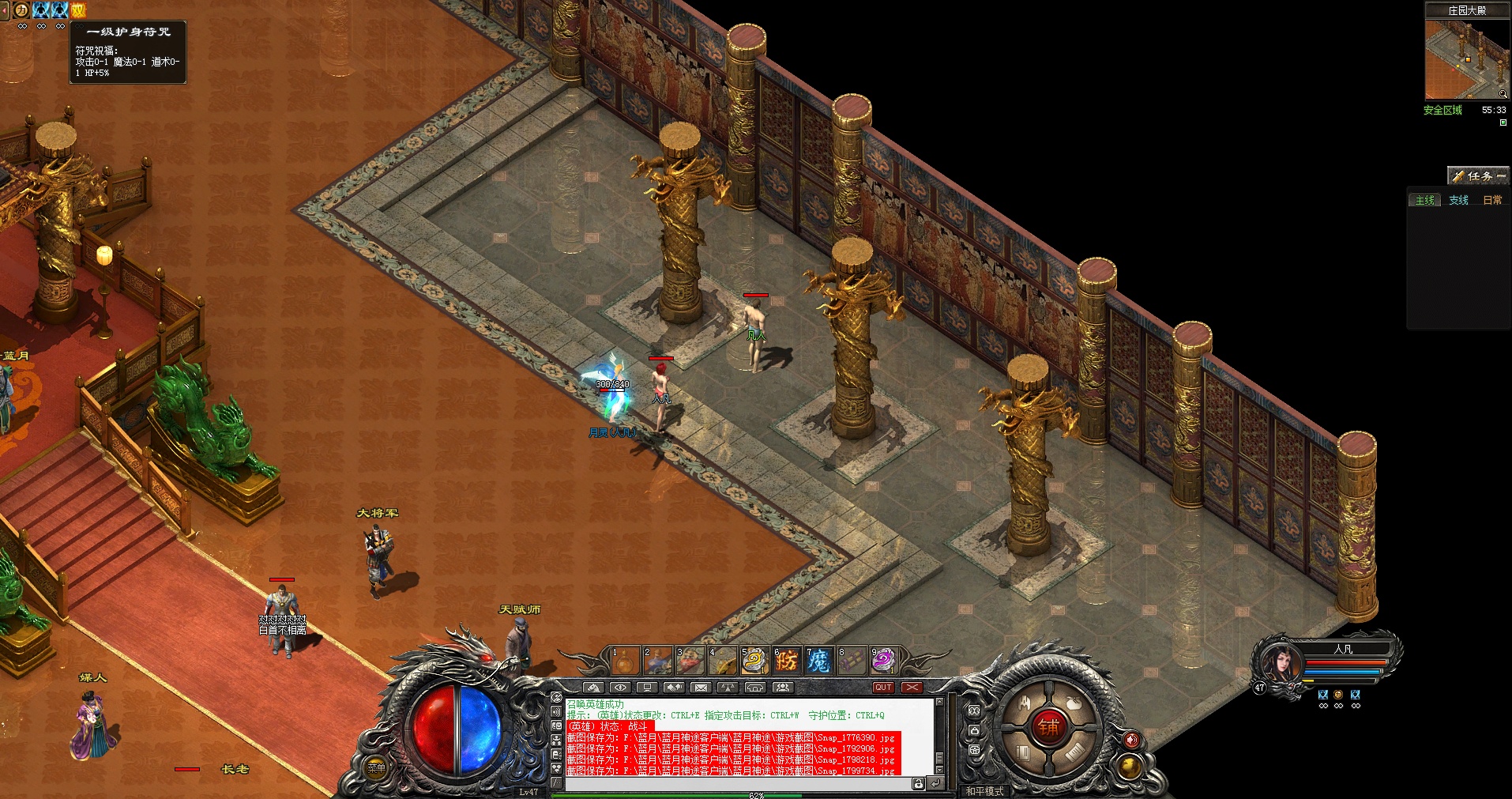Toggle the sound speaker button
The width and height of the screenshot is (1512, 799).
[1132, 741]
